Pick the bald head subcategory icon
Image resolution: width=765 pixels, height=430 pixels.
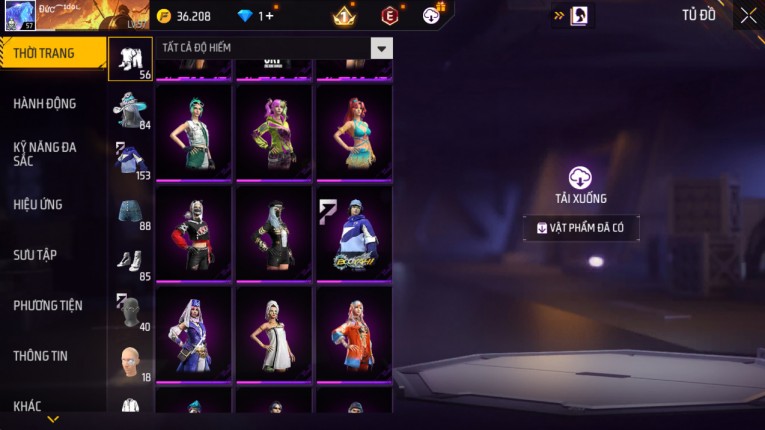130,363
